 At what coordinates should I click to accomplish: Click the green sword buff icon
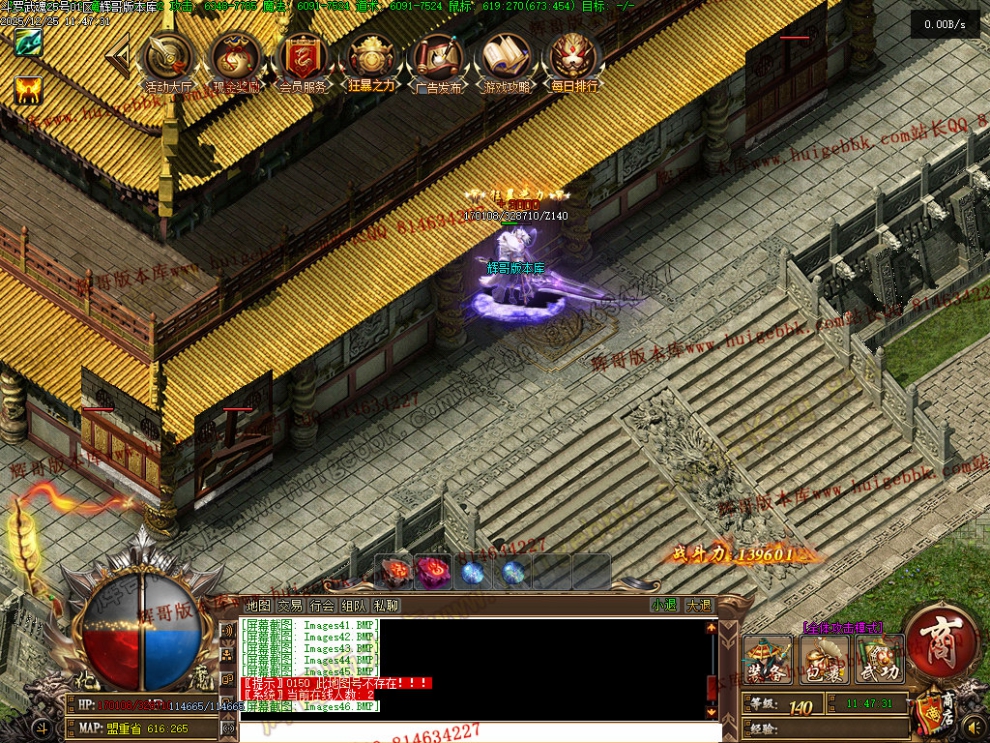27,43
